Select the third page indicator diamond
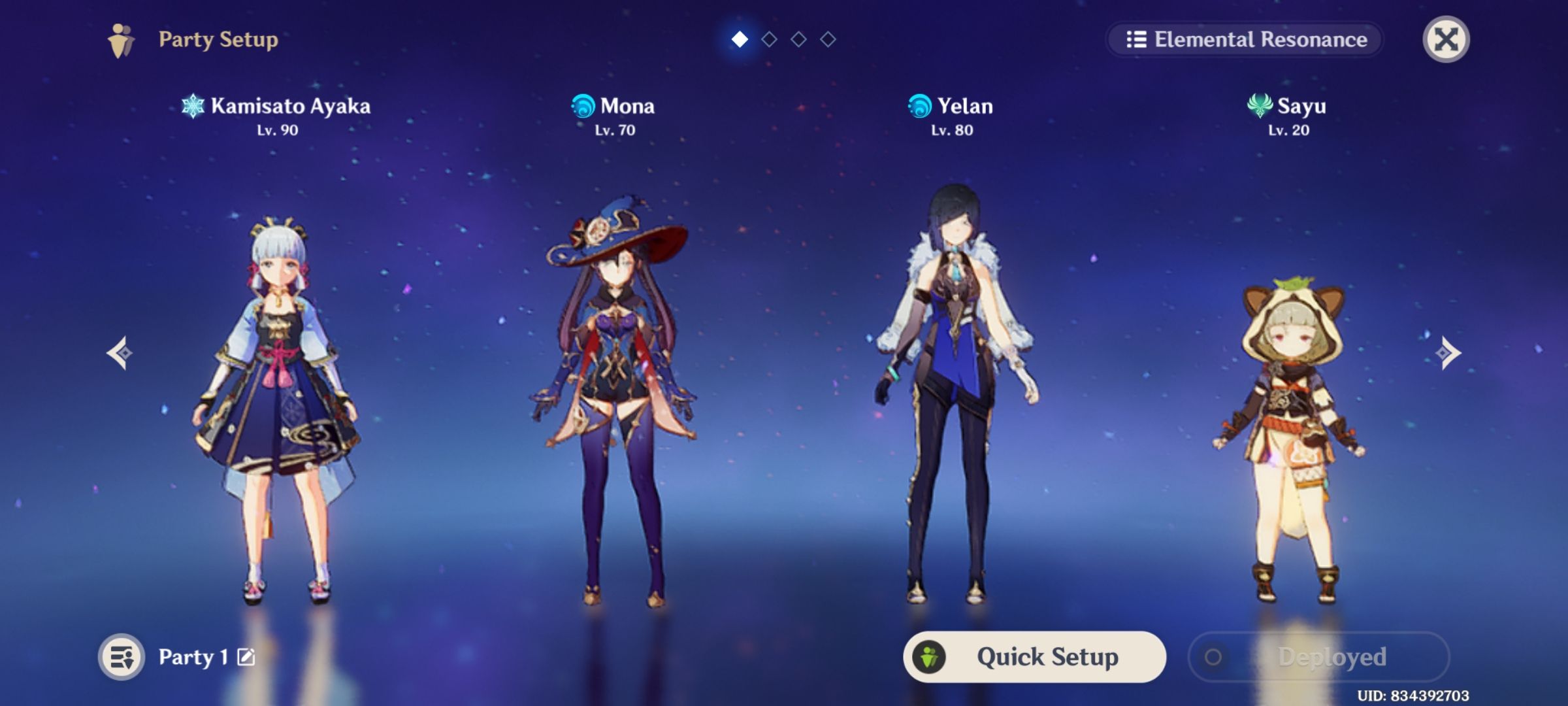Screen dimensions: 1568x706 click(800, 39)
